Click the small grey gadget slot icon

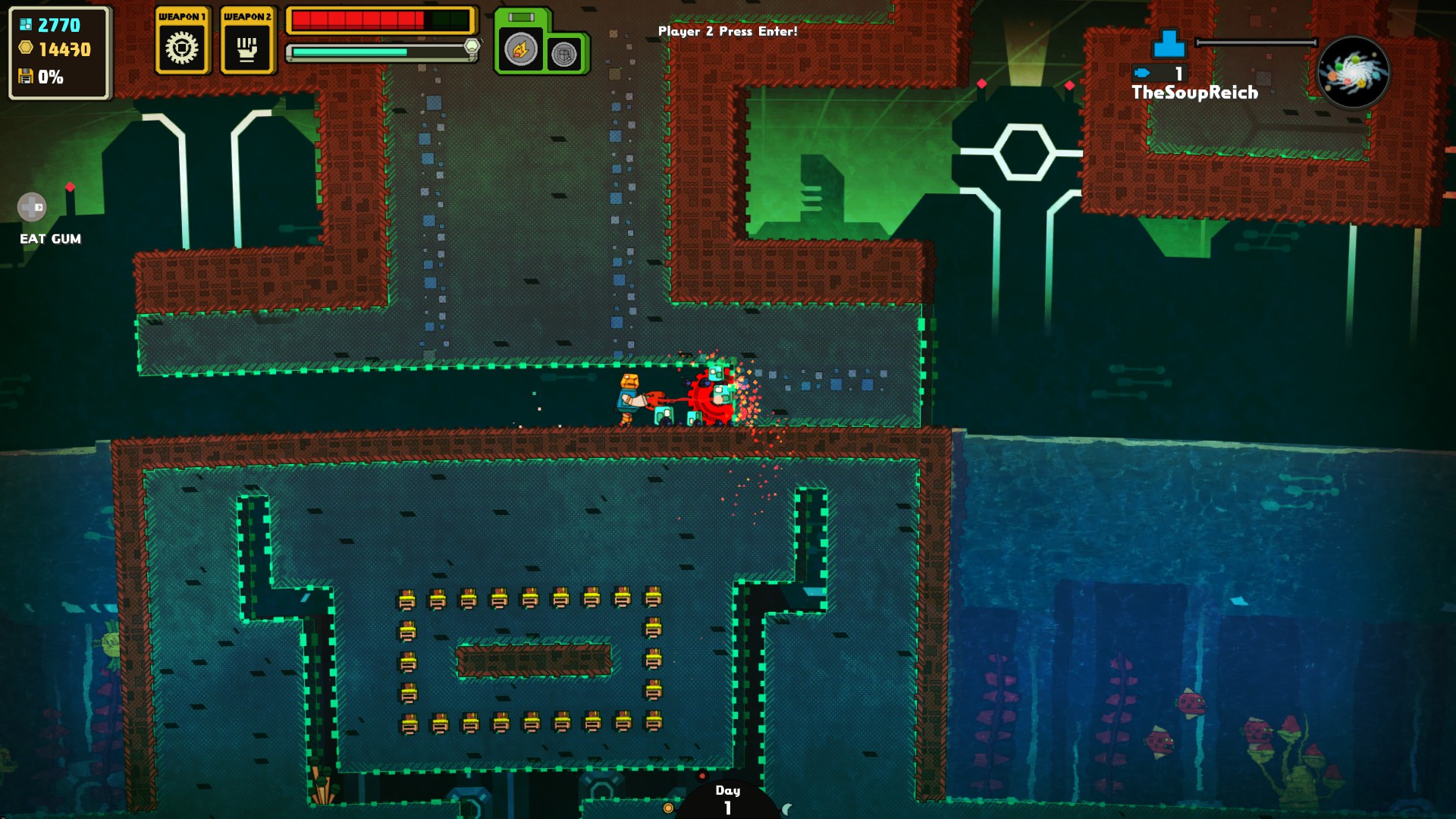point(564,55)
